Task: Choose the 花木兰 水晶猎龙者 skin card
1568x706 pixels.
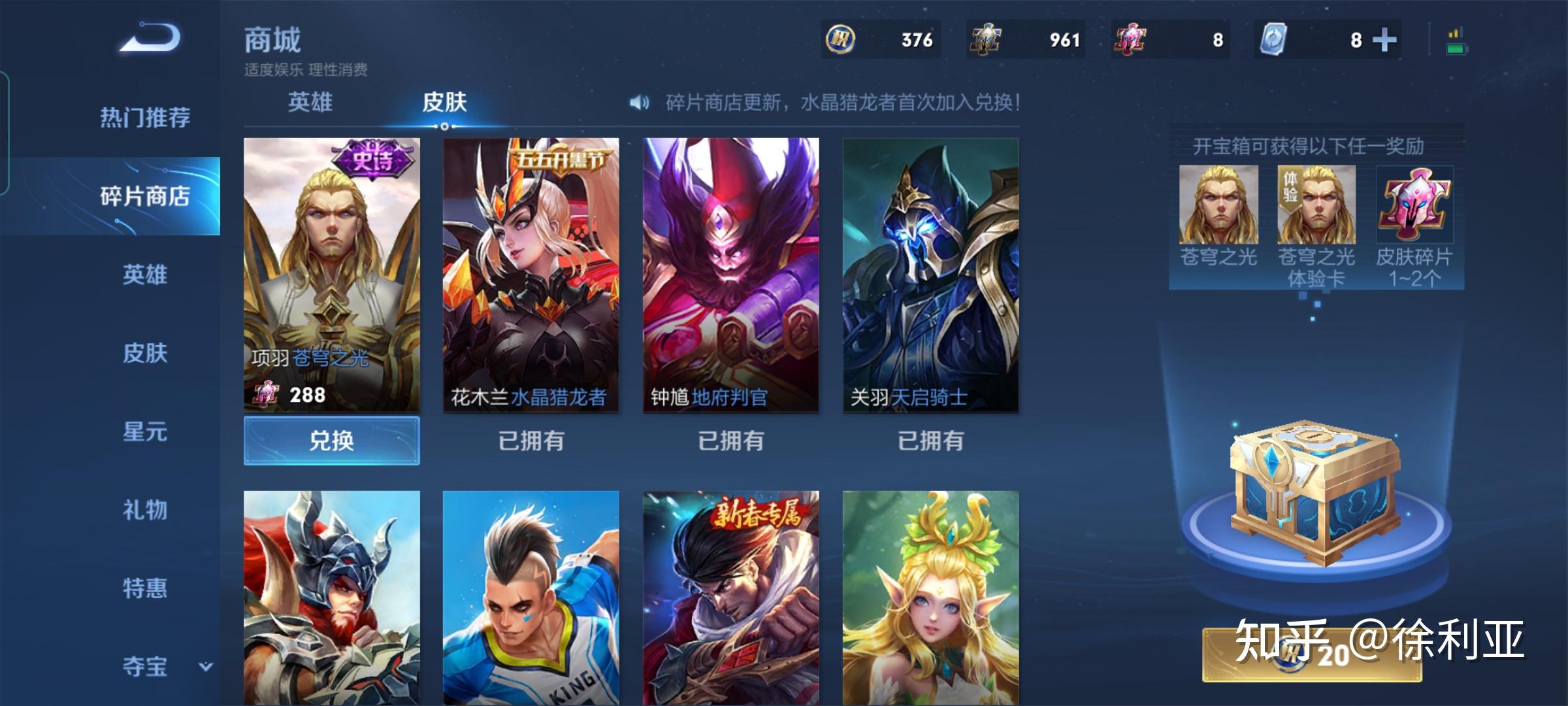Action: tap(531, 275)
